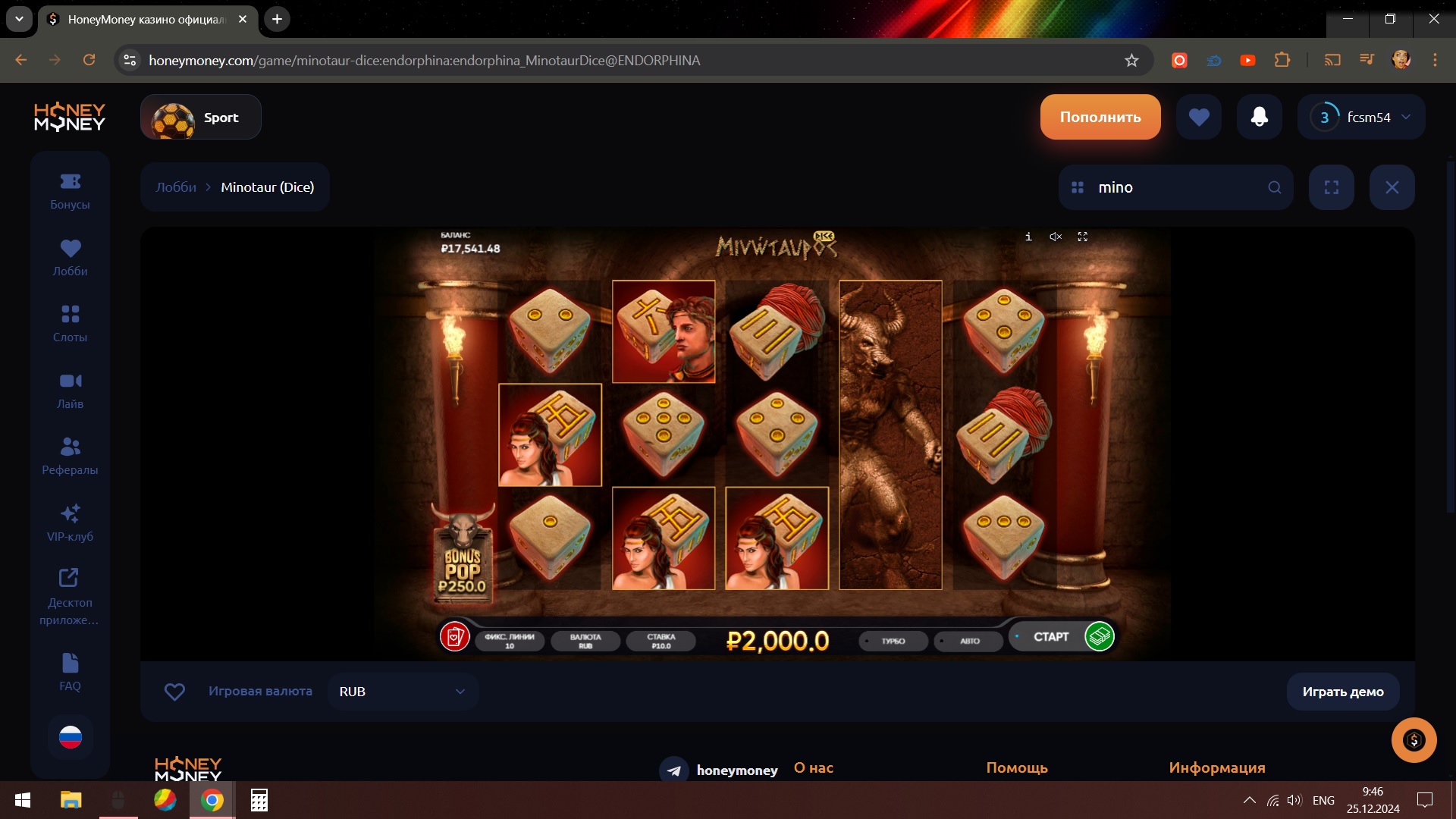Switch to Играть демо mode
This screenshot has width=1456, height=819.
[1342, 692]
